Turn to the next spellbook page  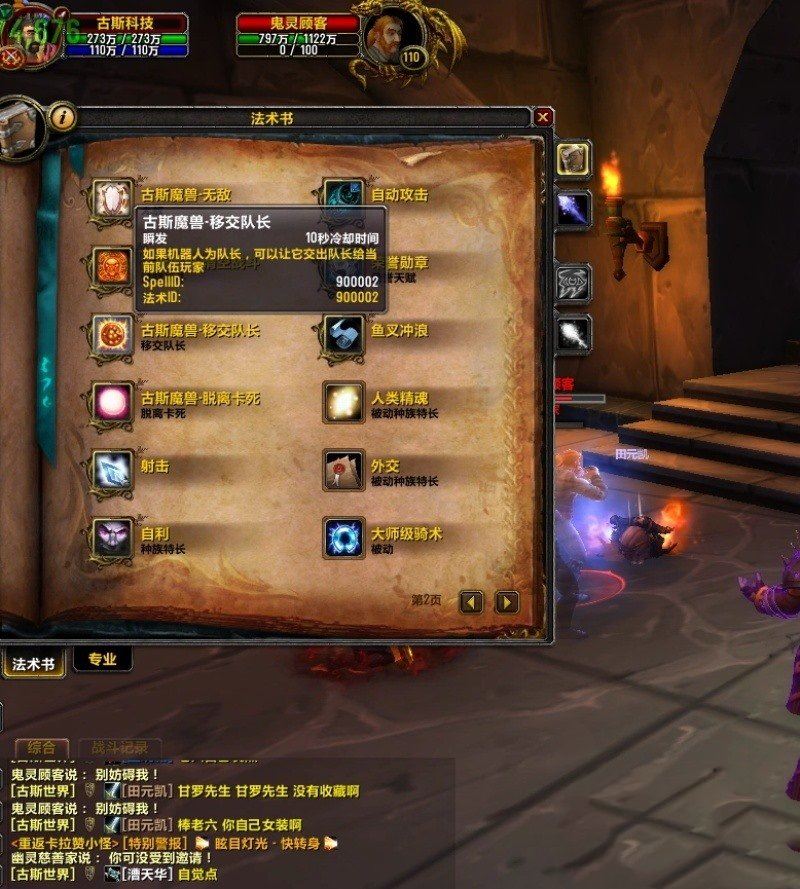[507, 601]
